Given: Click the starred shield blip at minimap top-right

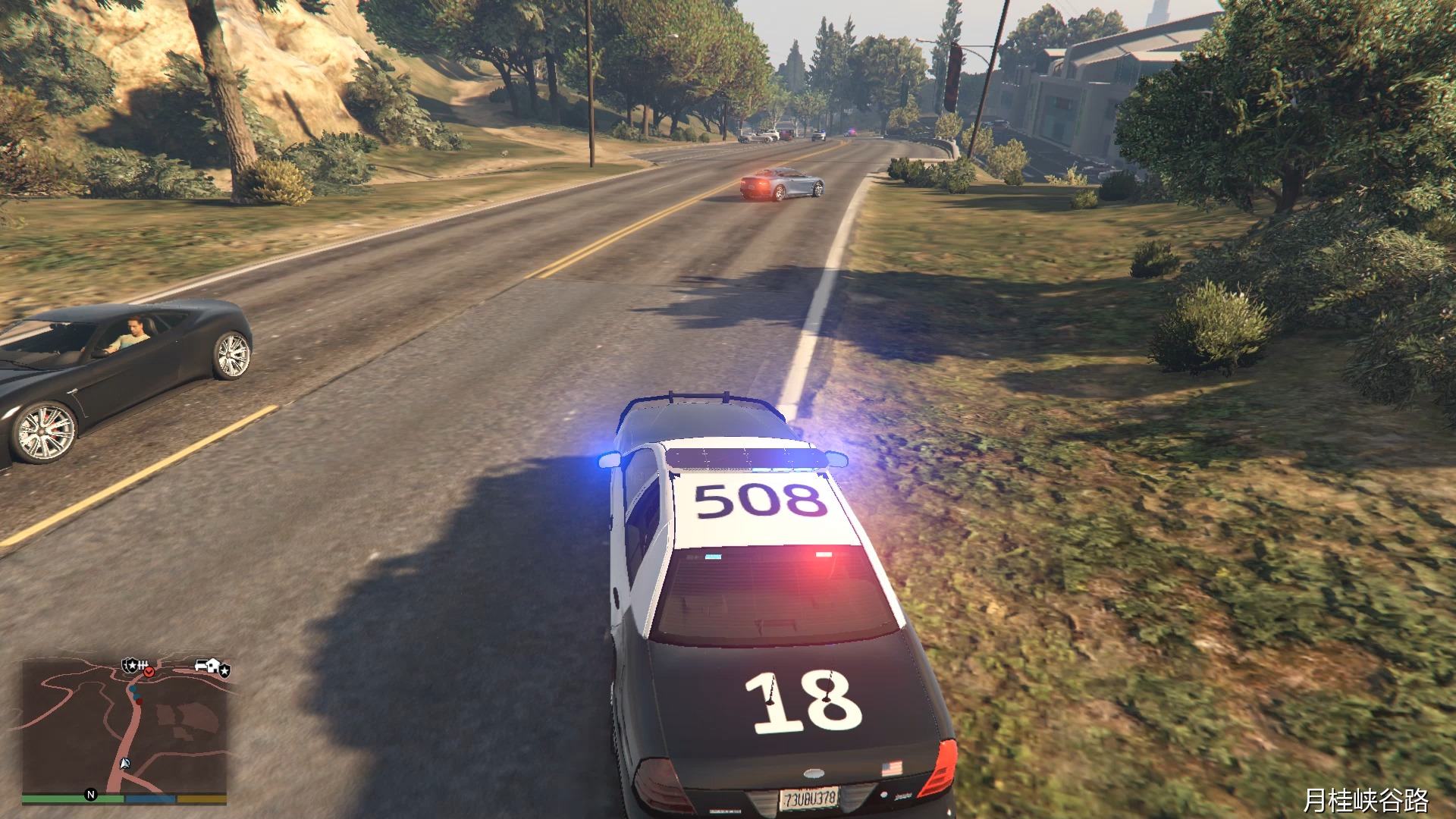Looking at the screenshot, I should click(x=224, y=670).
